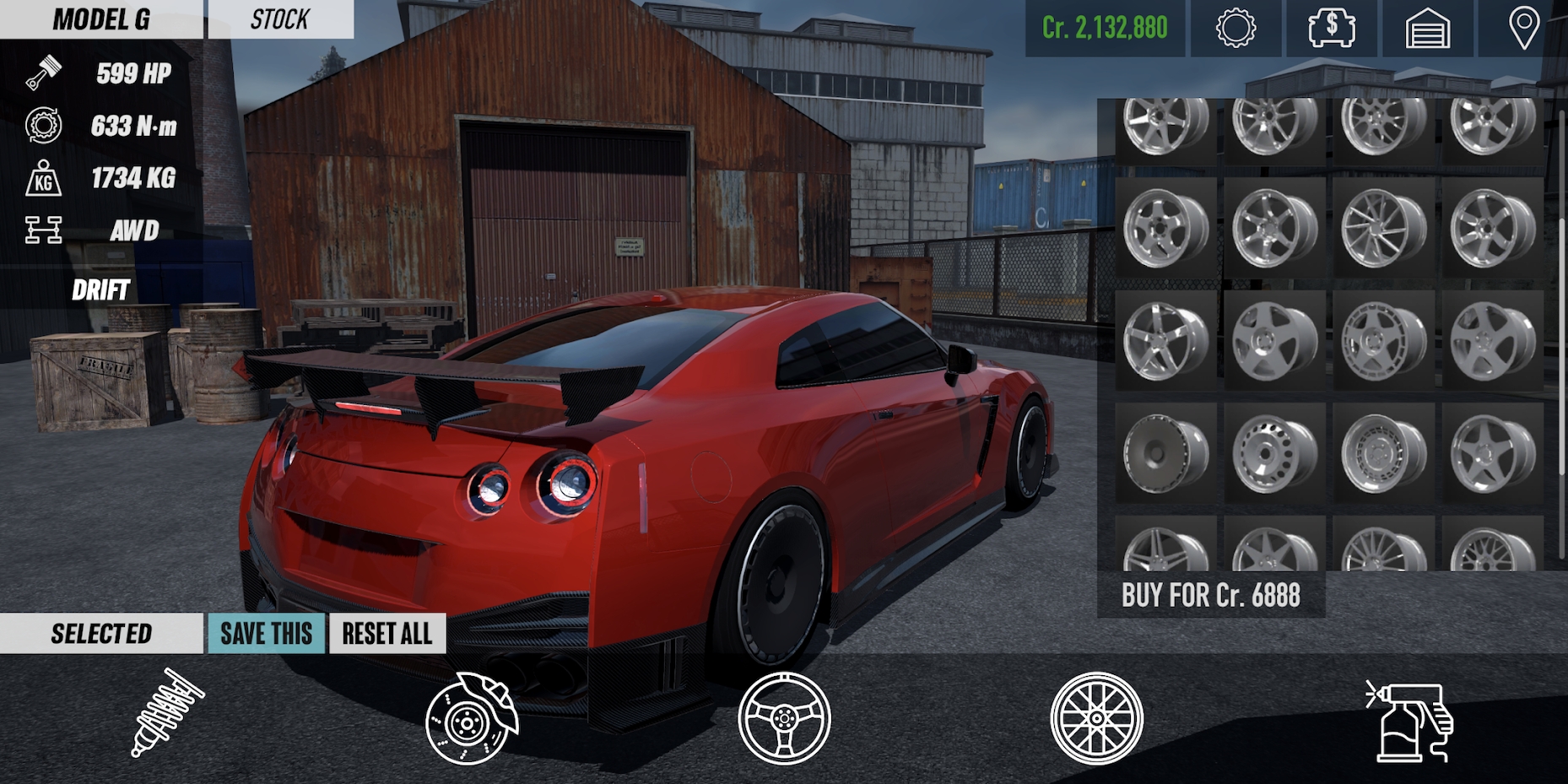Open the settings gear icon
The height and width of the screenshot is (784, 1568).
[1234, 30]
